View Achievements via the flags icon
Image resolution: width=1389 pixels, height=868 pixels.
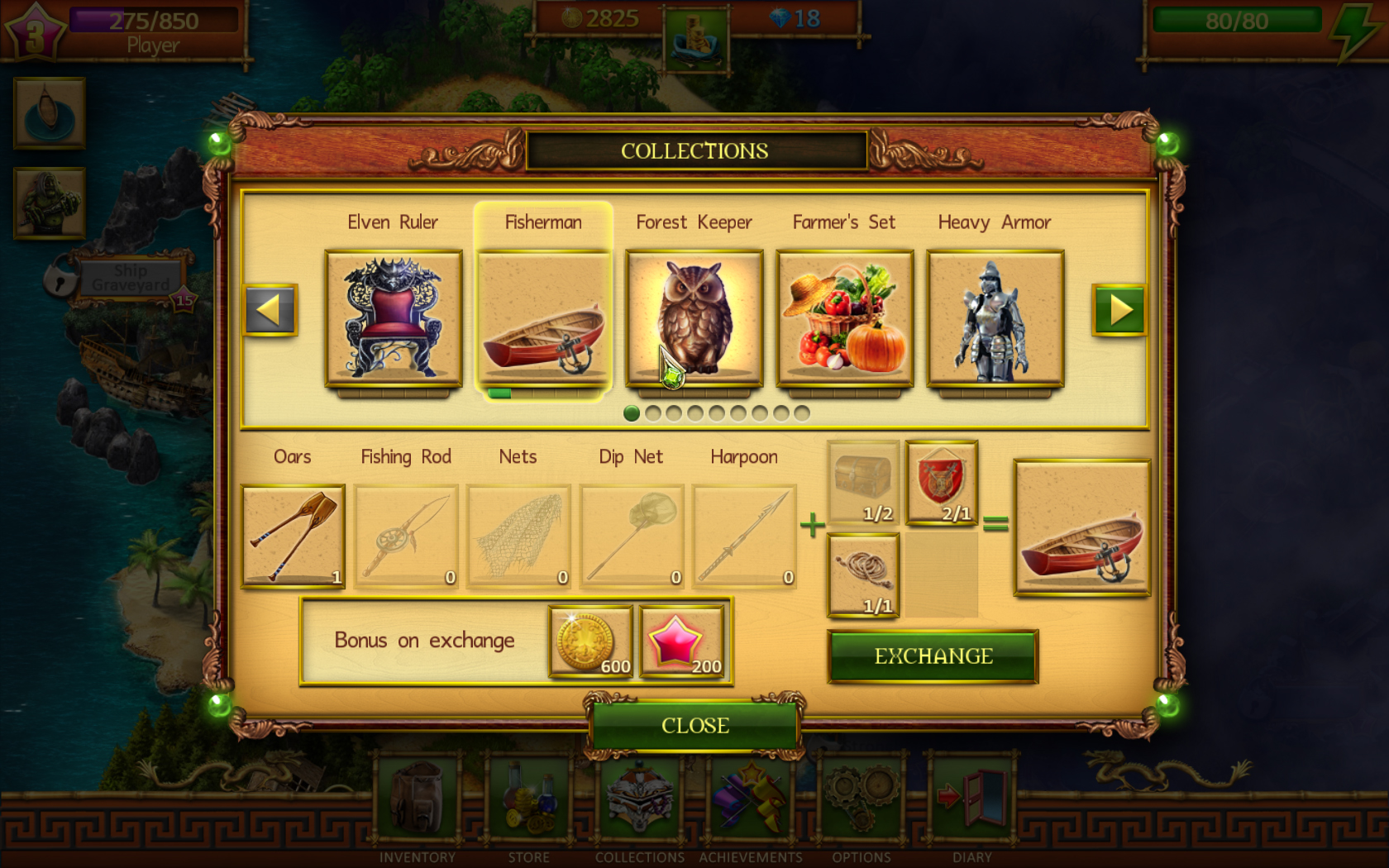coord(751,794)
